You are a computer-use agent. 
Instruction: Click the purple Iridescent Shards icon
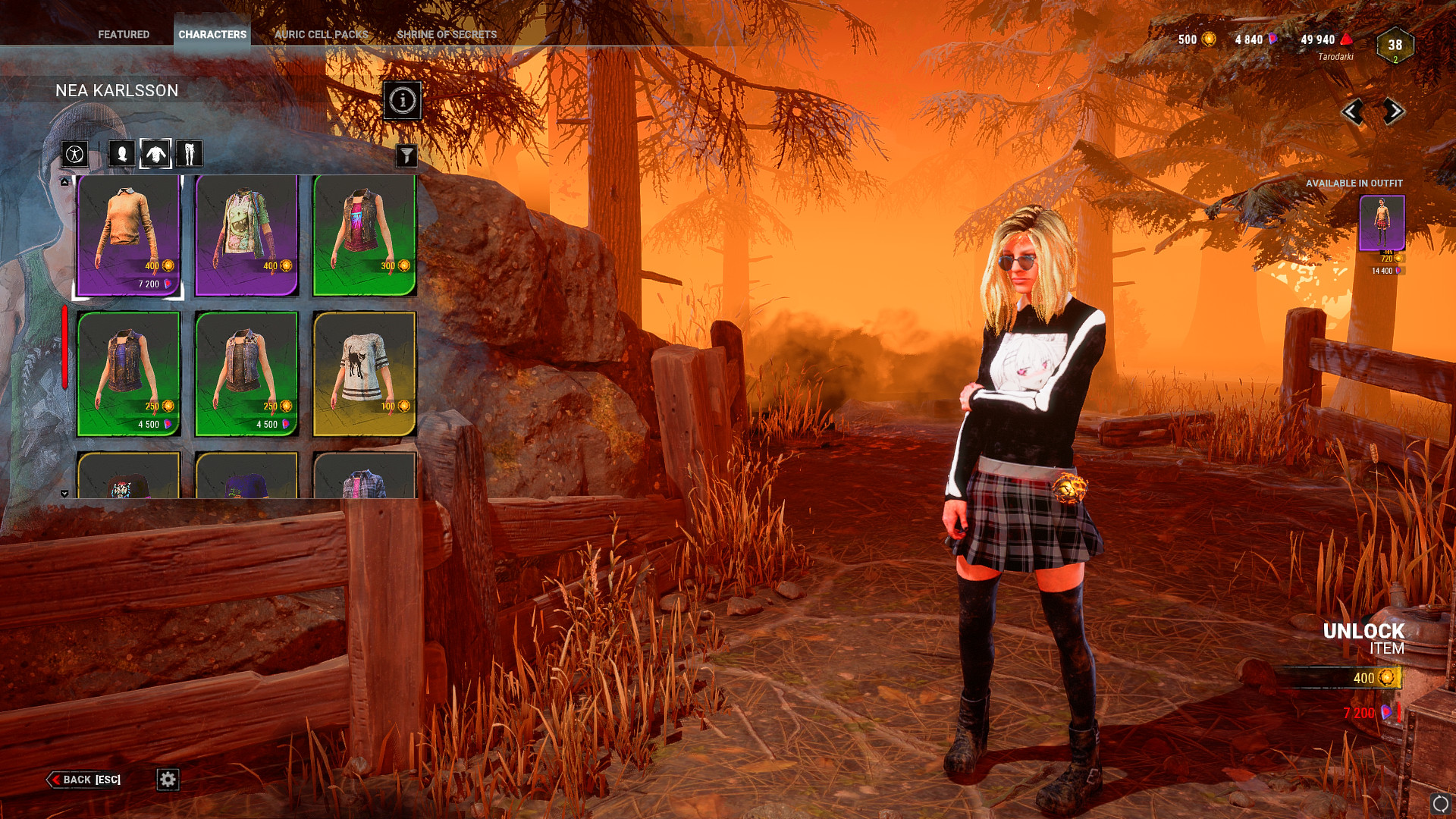1271,39
